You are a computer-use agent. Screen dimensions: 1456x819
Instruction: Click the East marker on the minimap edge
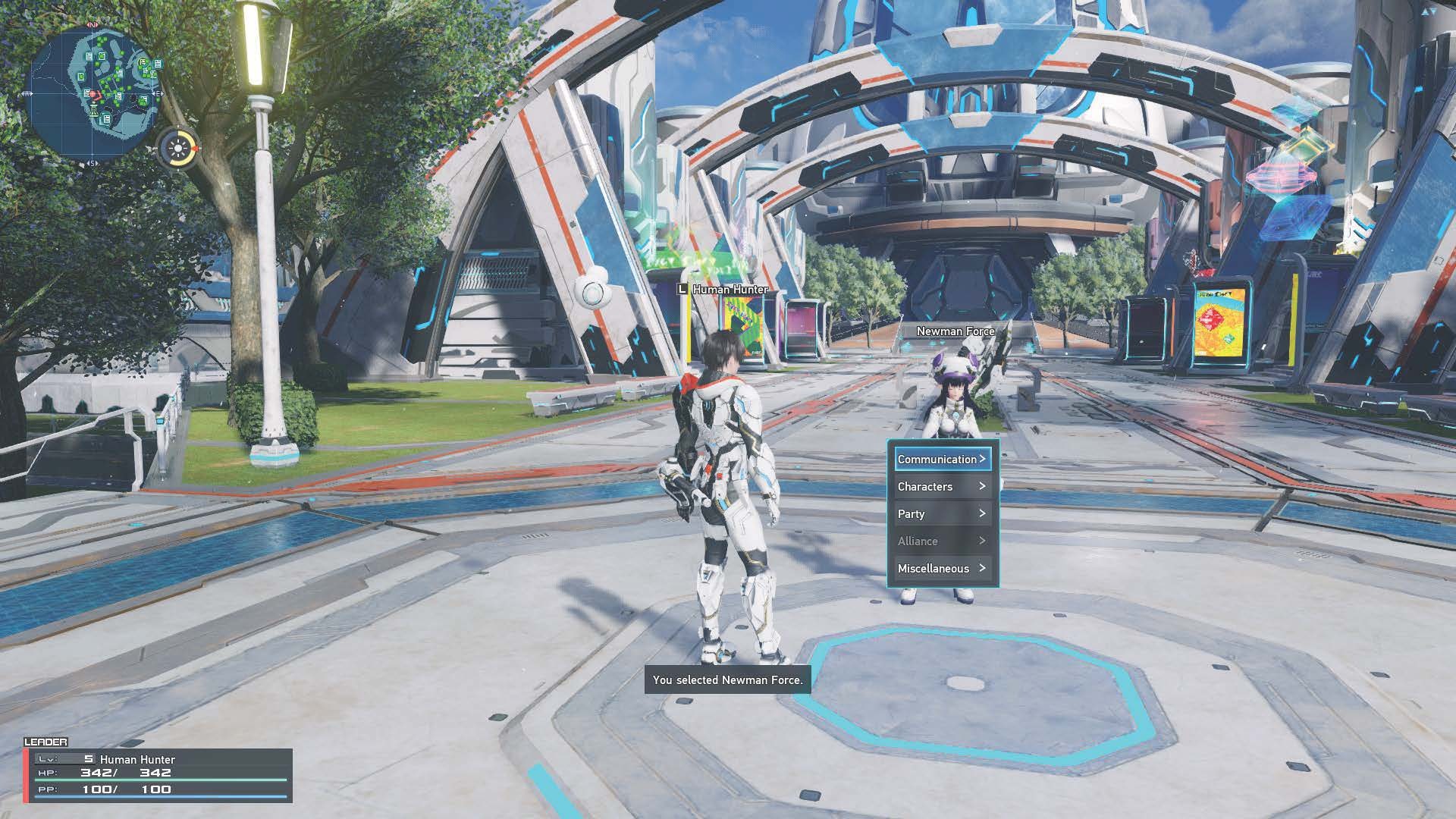click(x=158, y=94)
